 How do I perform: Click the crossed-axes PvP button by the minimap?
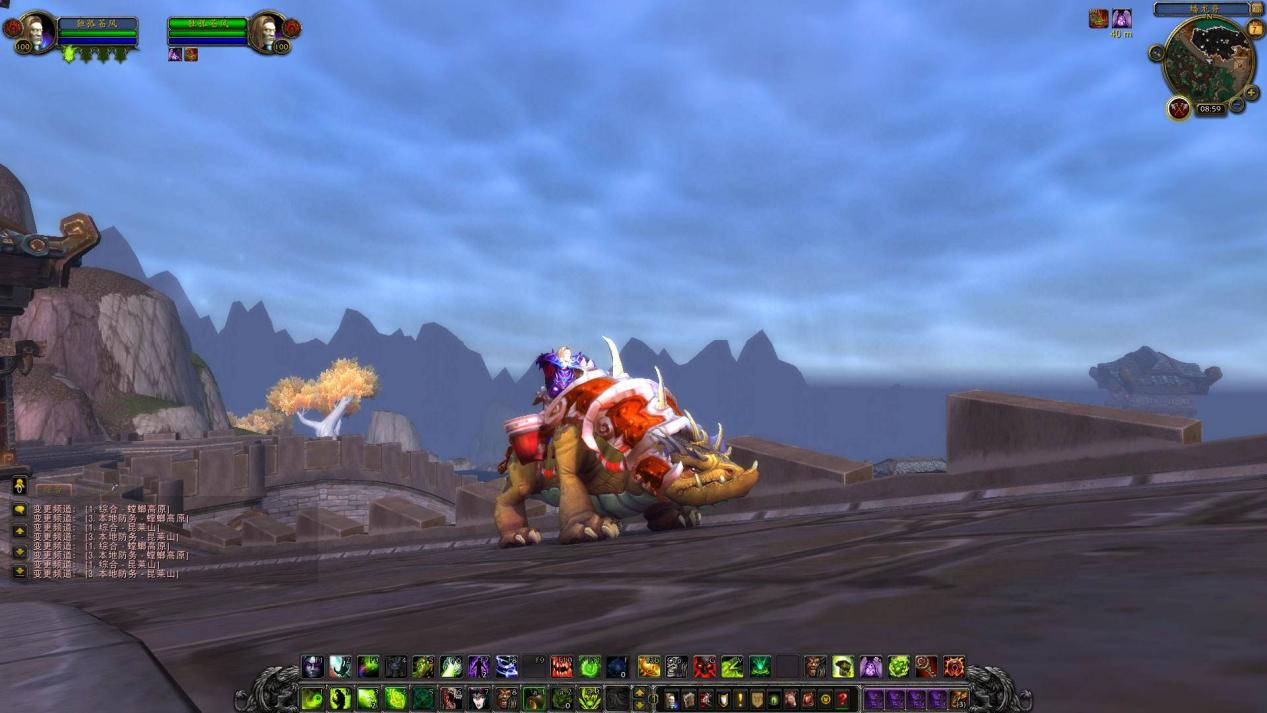point(1179,107)
